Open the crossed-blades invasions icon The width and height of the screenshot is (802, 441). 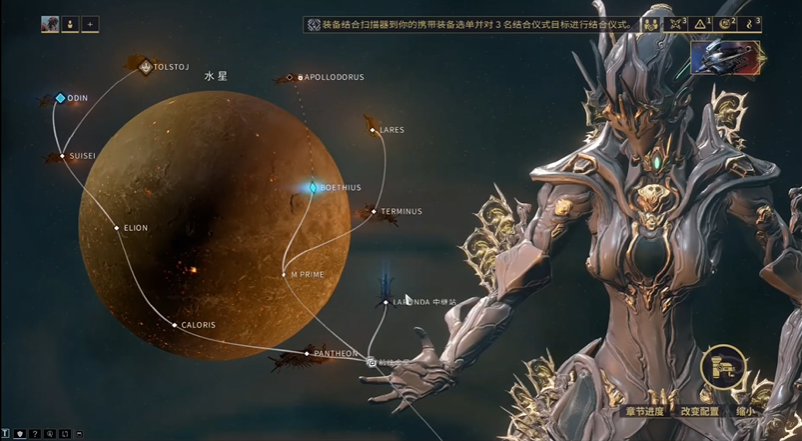[x=675, y=23]
